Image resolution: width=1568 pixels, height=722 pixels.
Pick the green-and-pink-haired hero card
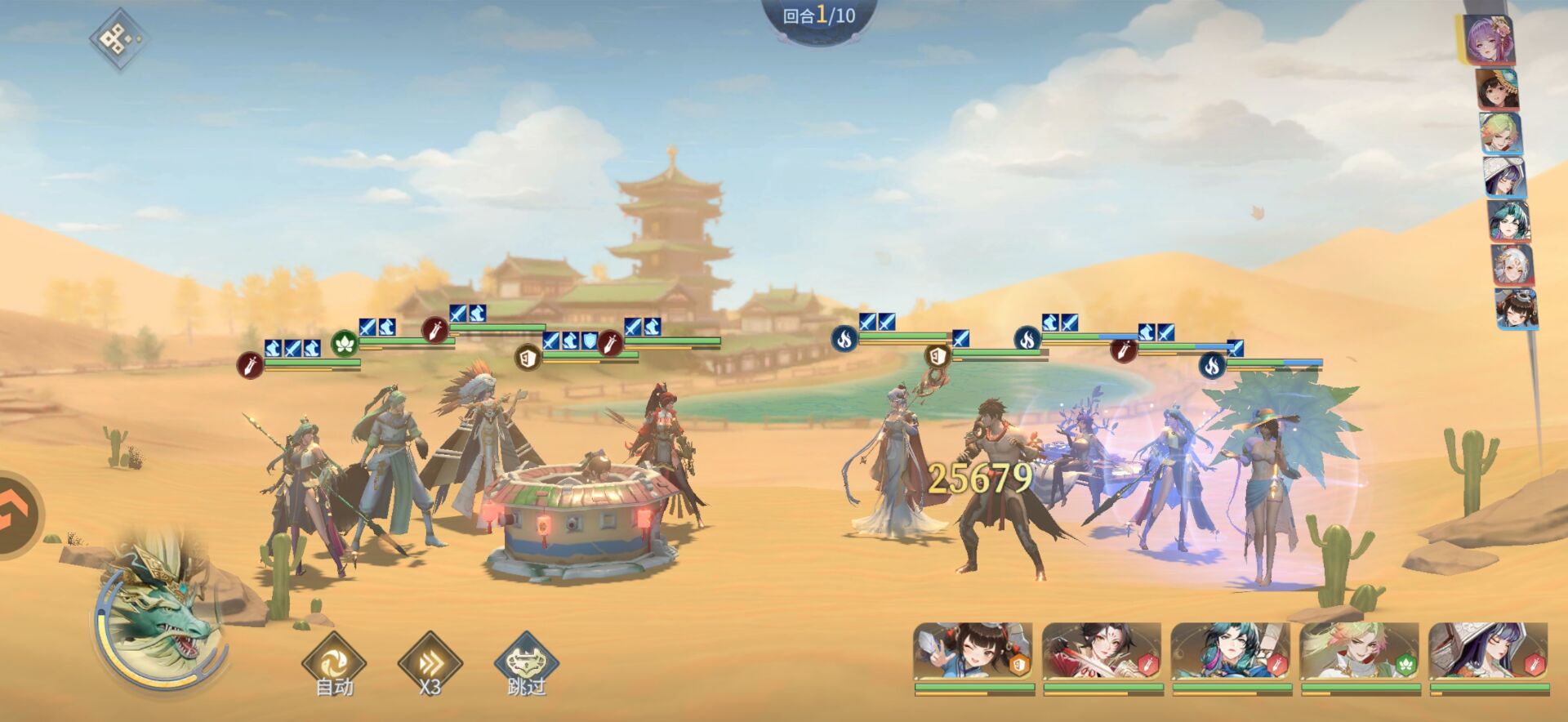click(1361, 652)
